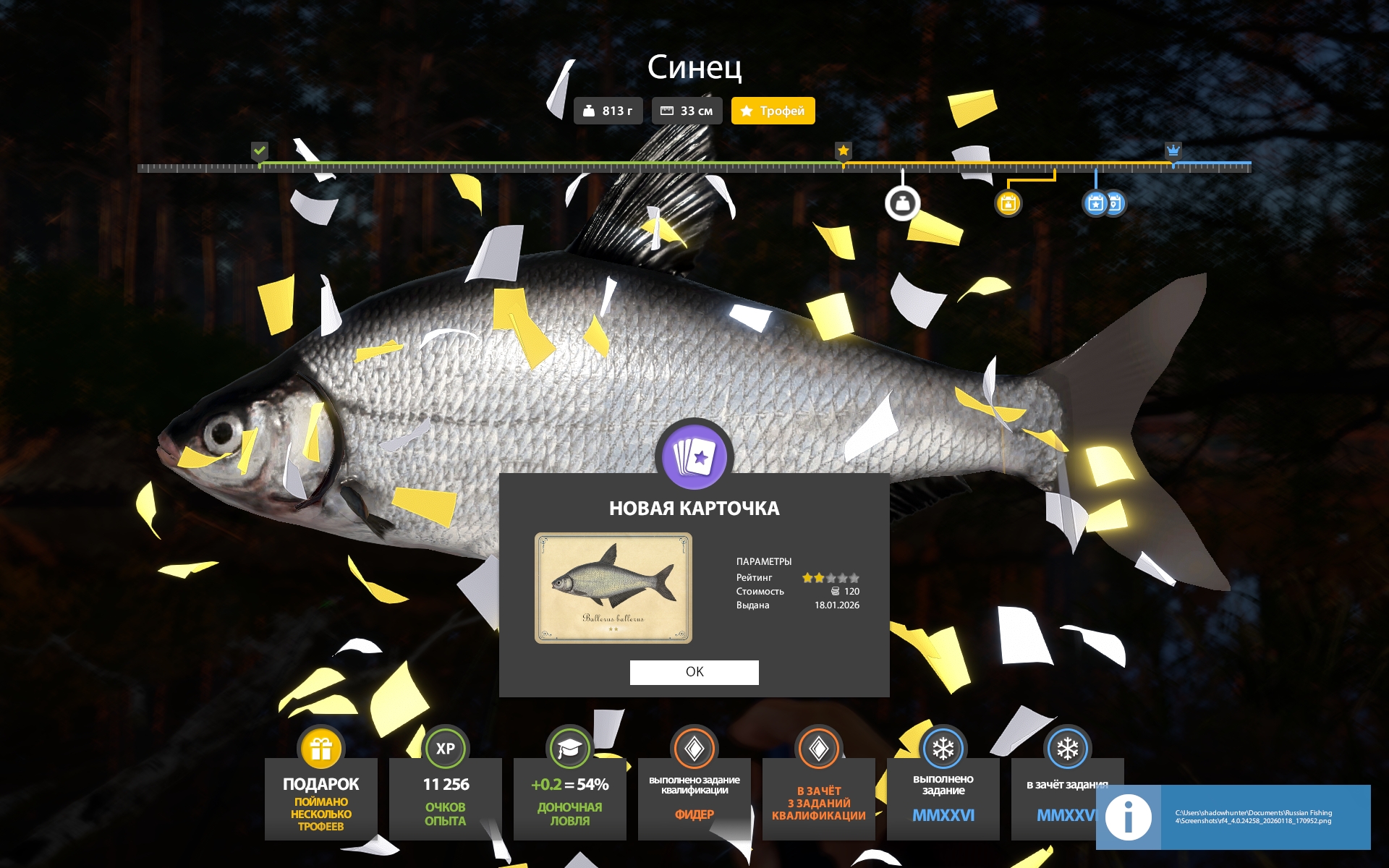
Task: Click the Фидер qualification task completed tile
Action: [x=694, y=796]
